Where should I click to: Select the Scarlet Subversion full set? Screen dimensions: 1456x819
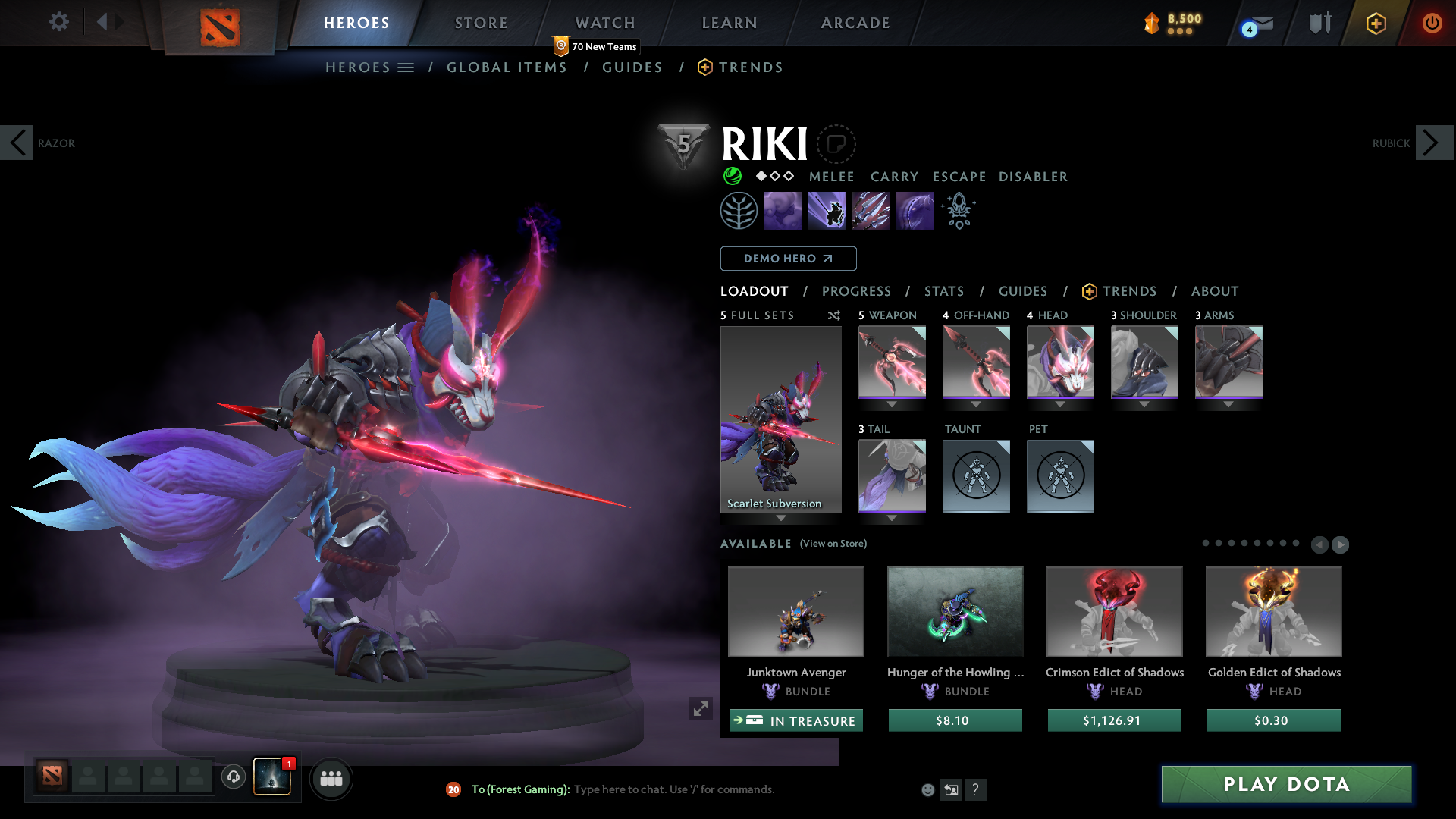780,419
